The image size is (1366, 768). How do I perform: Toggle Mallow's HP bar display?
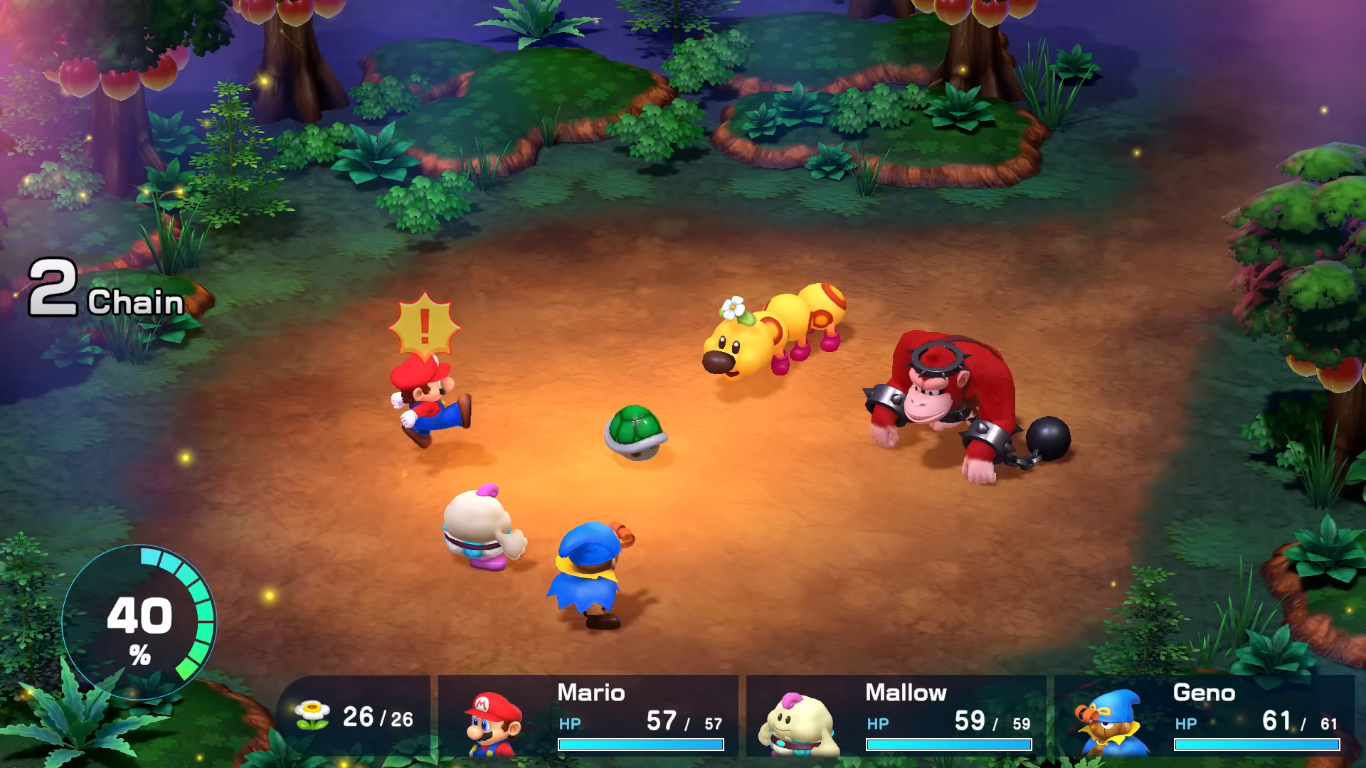coord(950,744)
